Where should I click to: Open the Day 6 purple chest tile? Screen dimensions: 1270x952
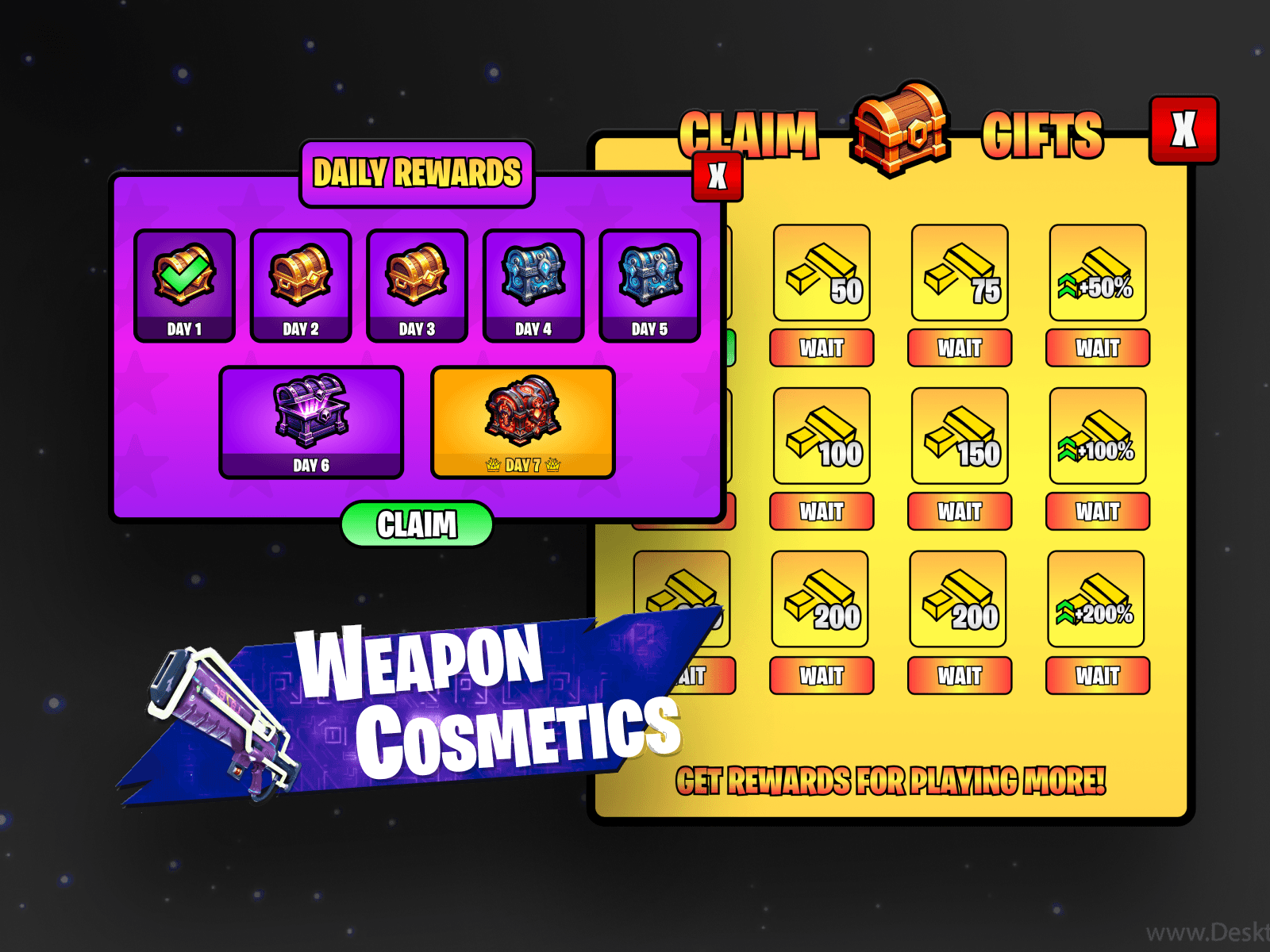tap(311, 421)
